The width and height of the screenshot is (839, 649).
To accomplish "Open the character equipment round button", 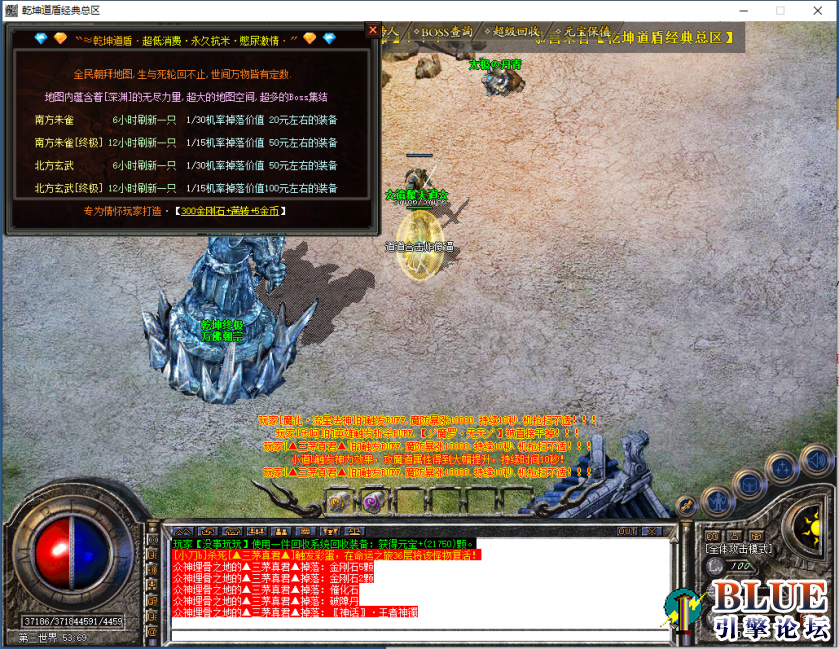I will pyautogui.click(x=718, y=499).
